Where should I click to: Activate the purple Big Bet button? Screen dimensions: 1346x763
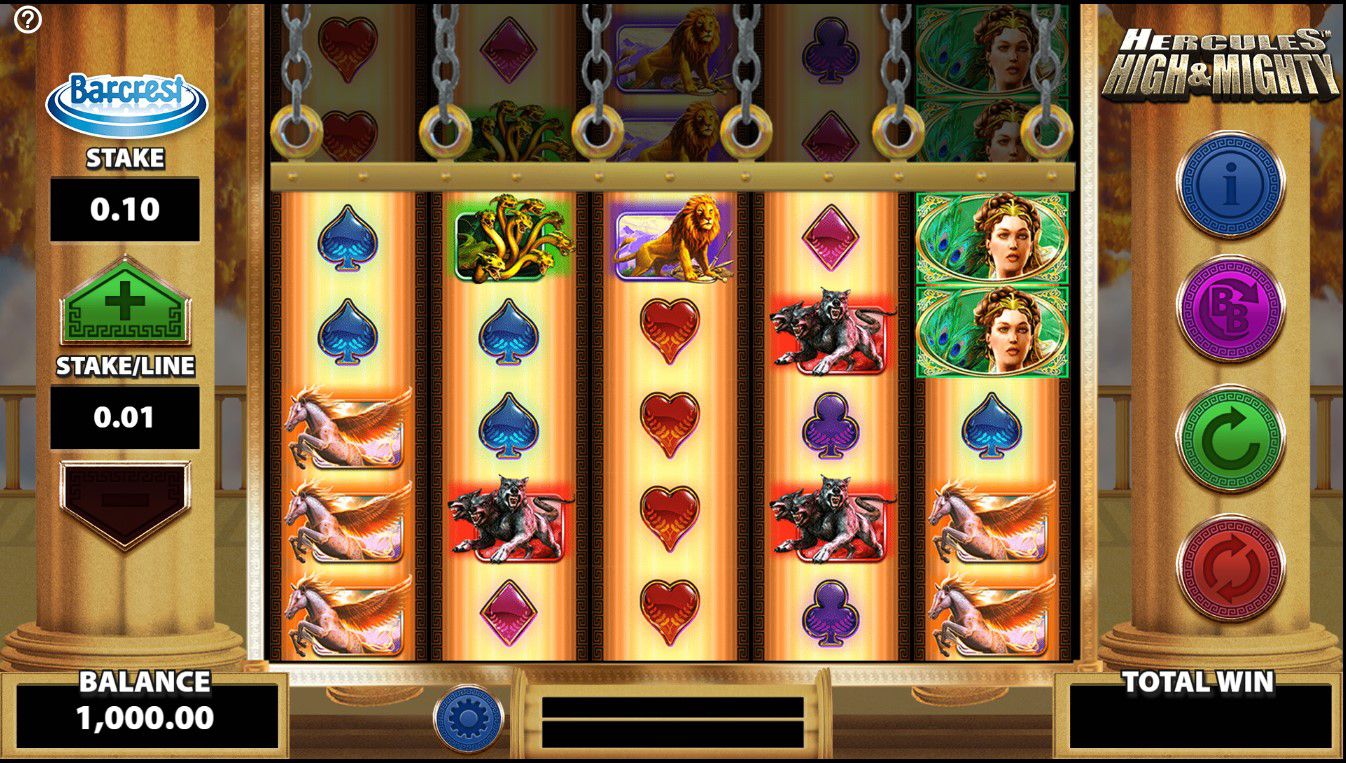1229,312
